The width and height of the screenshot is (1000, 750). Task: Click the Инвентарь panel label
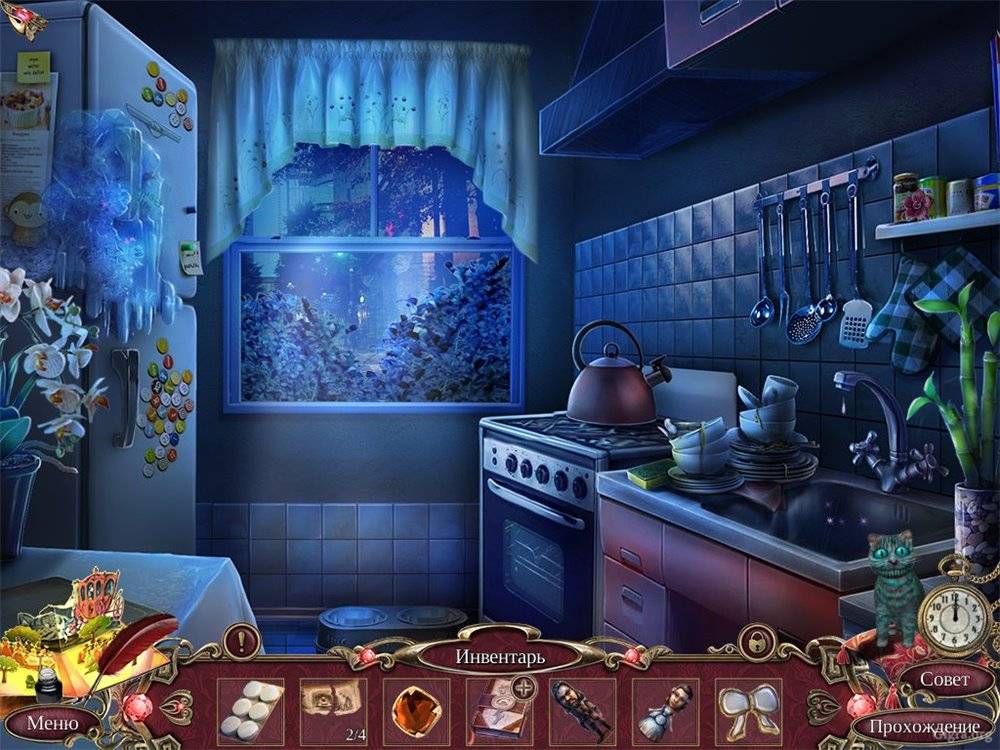coord(500,657)
